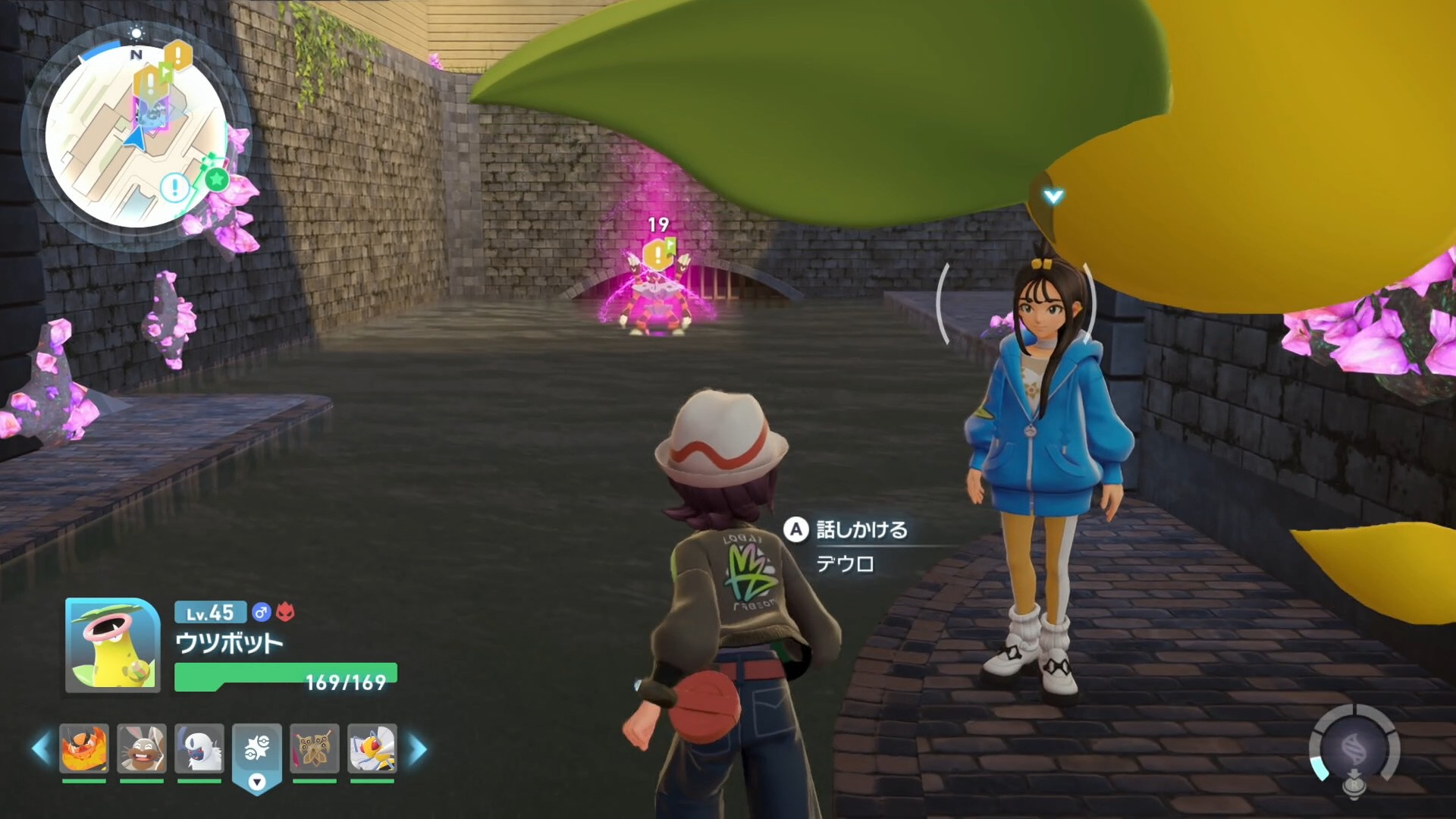This screenshot has width=1456, height=819.
Task: Select the Absol party slot
Action: click(x=199, y=748)
